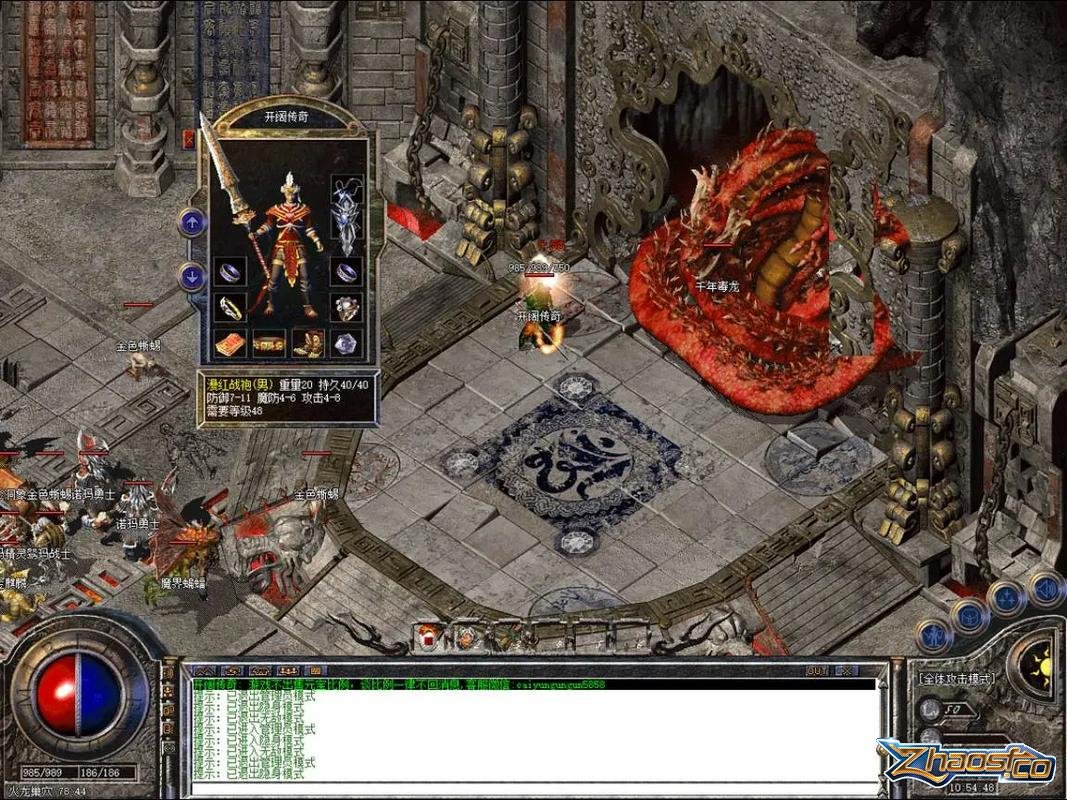This screenshot has width=1067, height=800.
Task: Click the OUT button above chat
Action: click(x=817, y=670)
